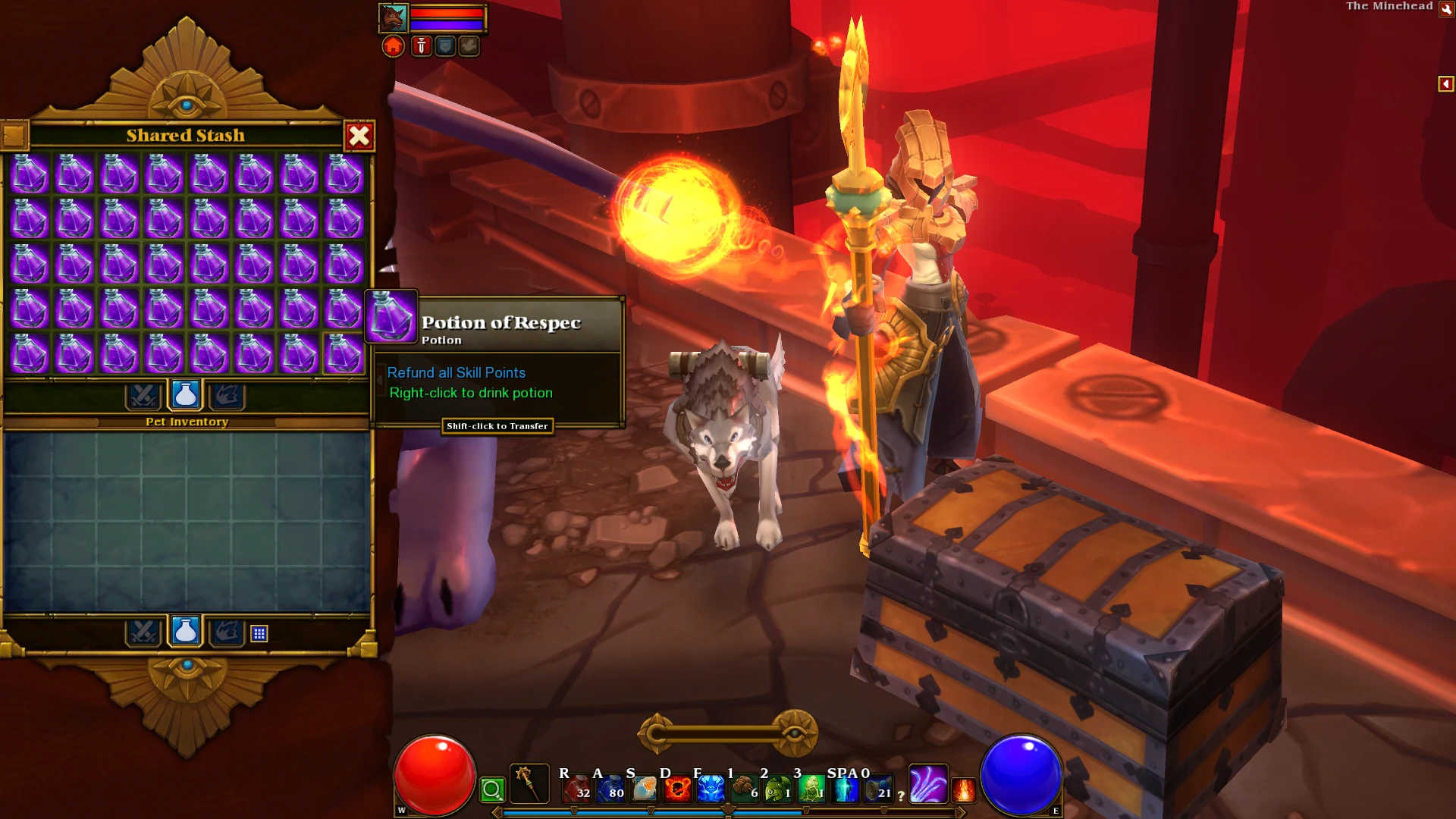Switch to the potions tab of Shared Stash
The image size is (1456, 819).
coord(184,394)
